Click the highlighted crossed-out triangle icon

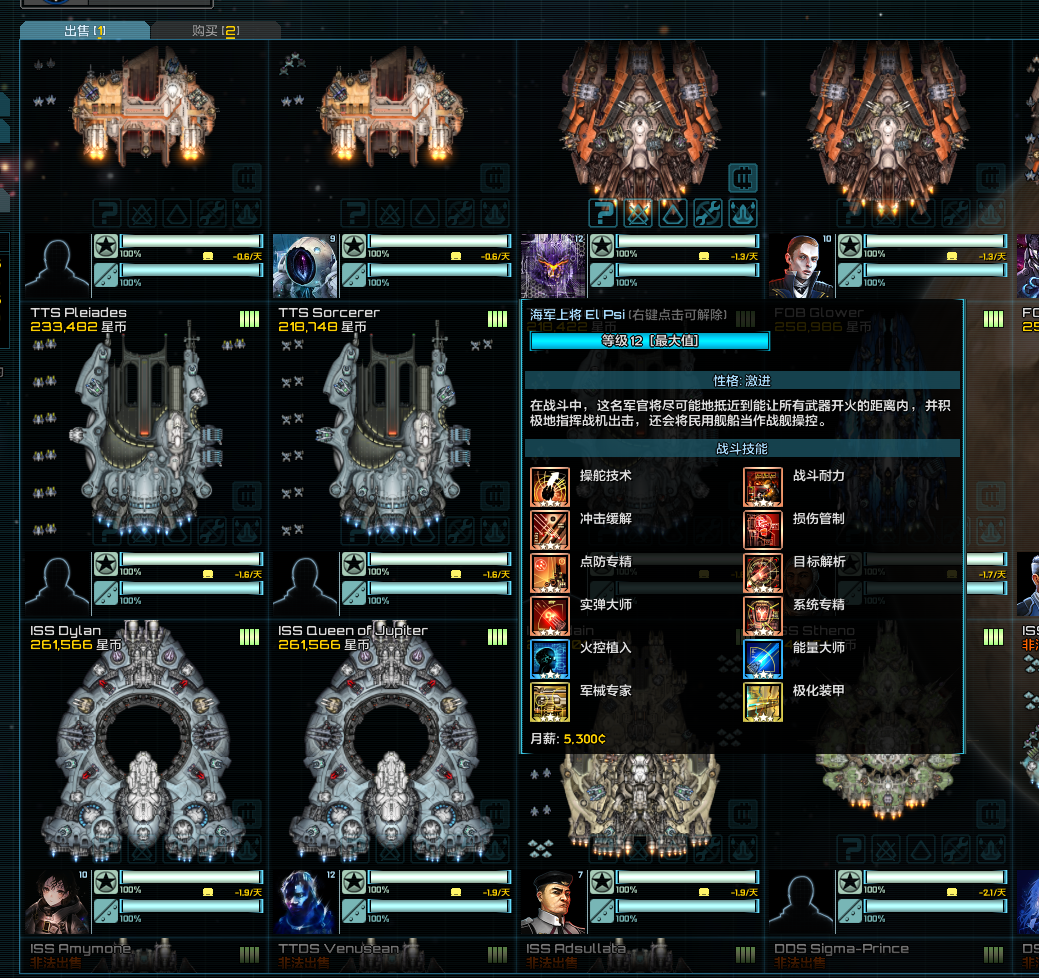638,213
